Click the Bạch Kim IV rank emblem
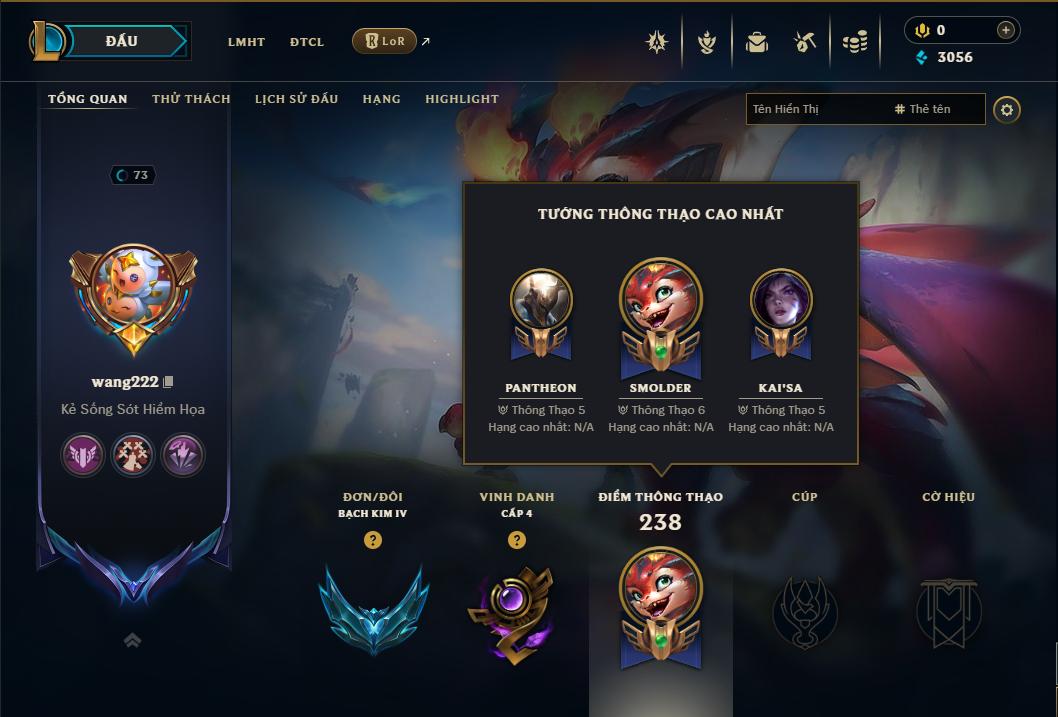Screen dimensions: 1058x717 point(373,608)
